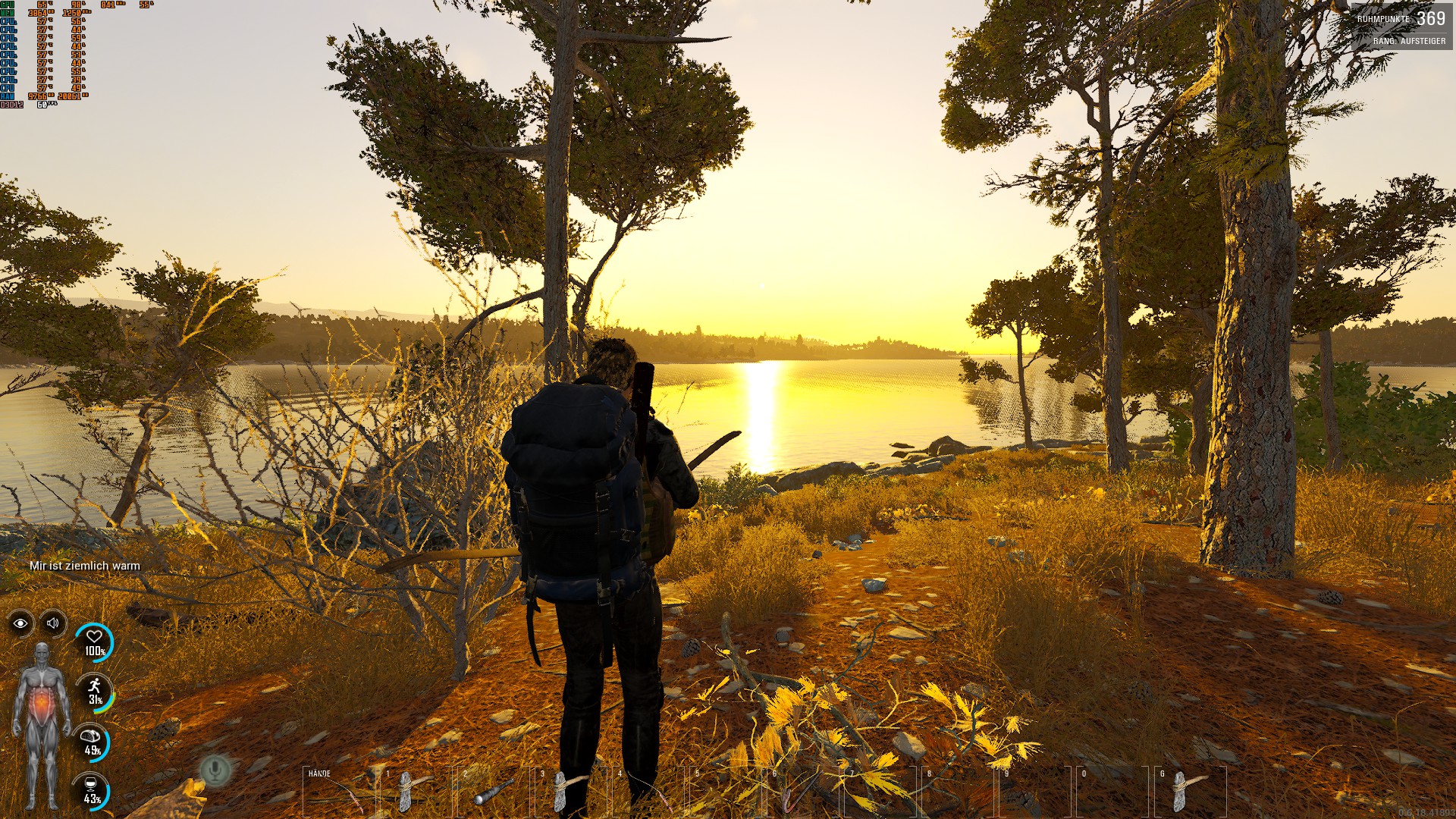Select the HÄNDE hands slot
The image size is (1456, 819).
tap(337, 792)
